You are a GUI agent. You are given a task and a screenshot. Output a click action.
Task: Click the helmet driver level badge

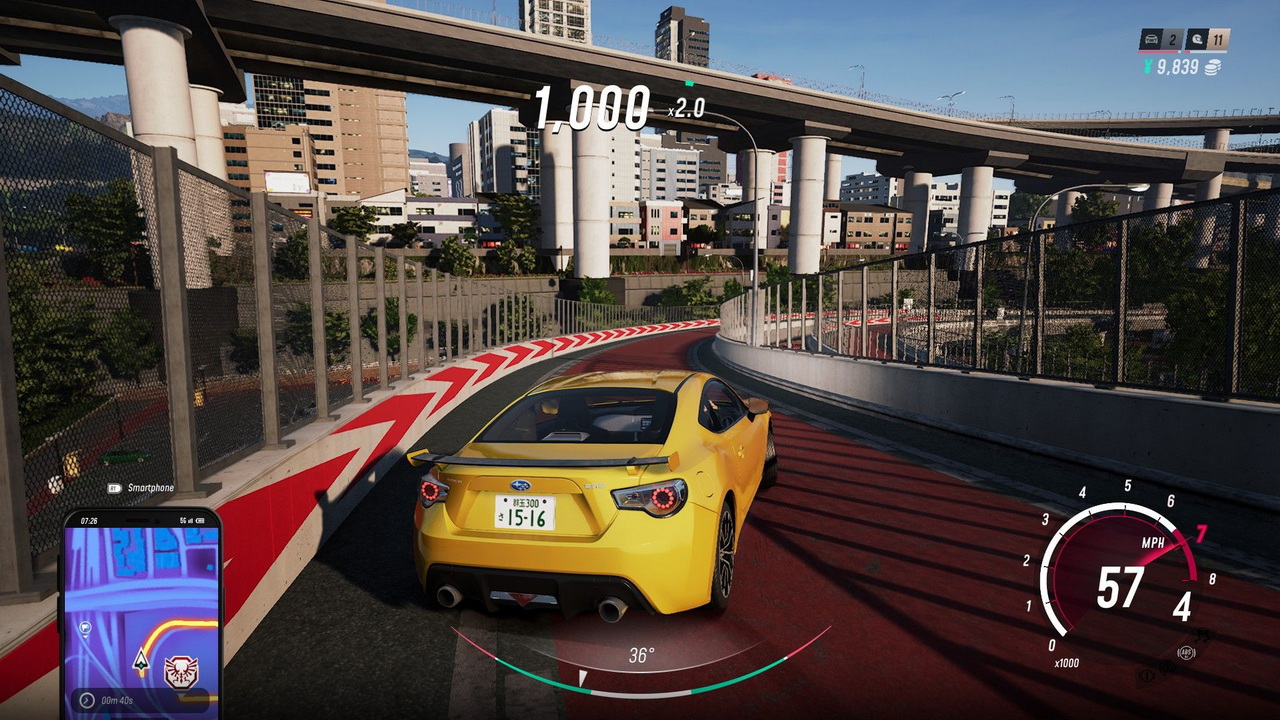click(x=1199, y=41)
